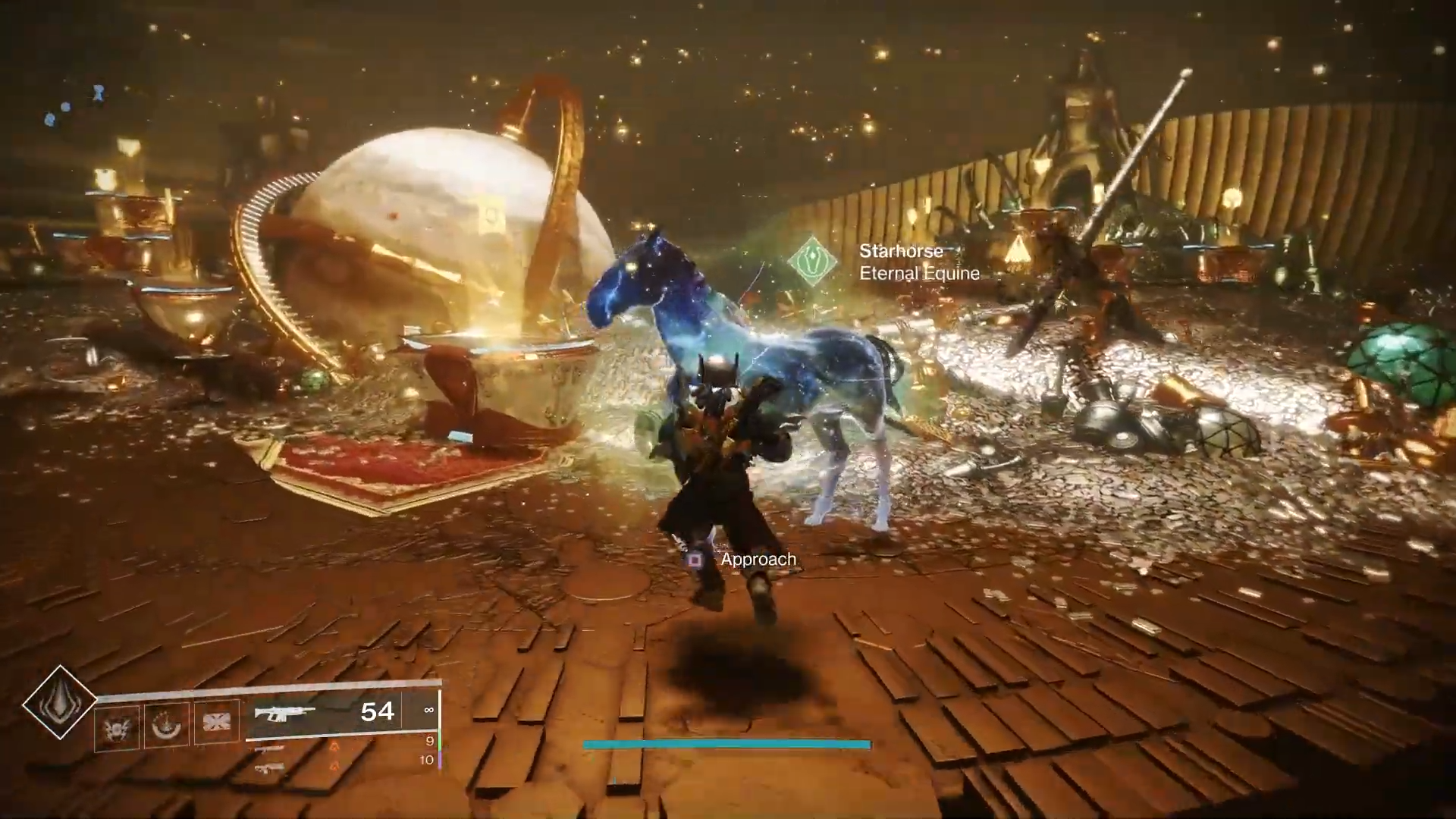The image size is (1456, 819).
Task: Switch to the middle stowed weapon
Action: pos(268,748)
